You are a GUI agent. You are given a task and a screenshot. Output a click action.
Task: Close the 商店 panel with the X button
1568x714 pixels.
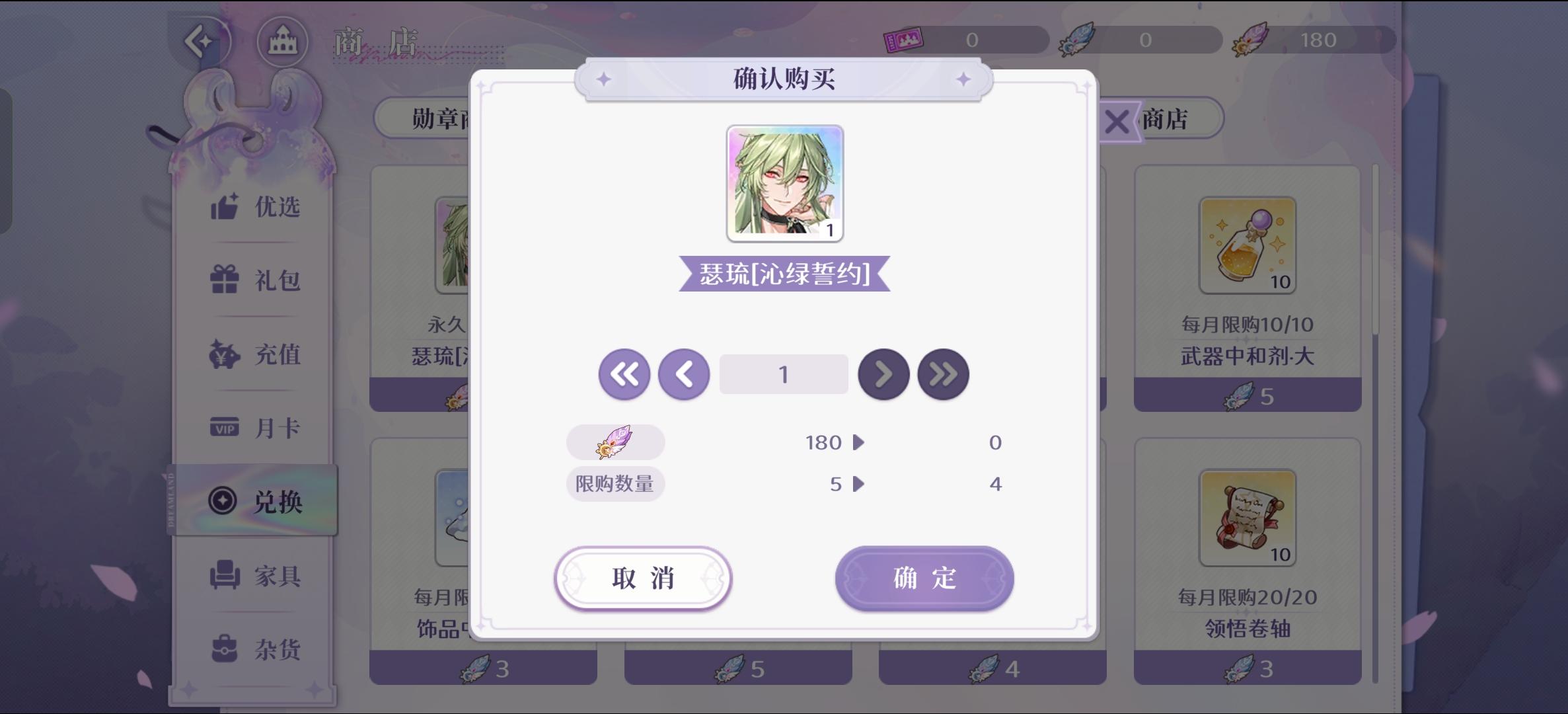click(x=1116, y=120)
